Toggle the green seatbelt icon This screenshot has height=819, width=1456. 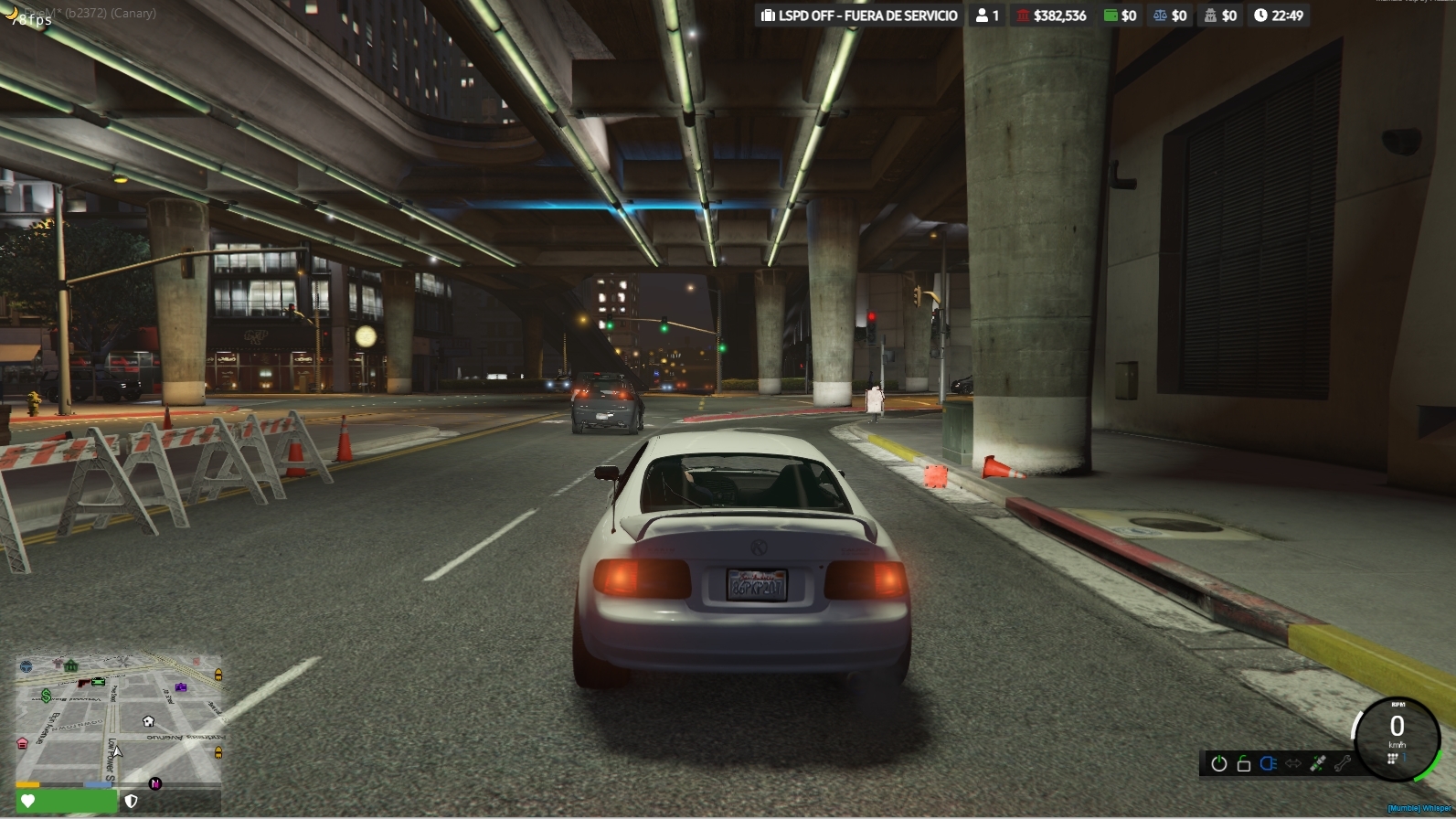tap(1317, 763)
